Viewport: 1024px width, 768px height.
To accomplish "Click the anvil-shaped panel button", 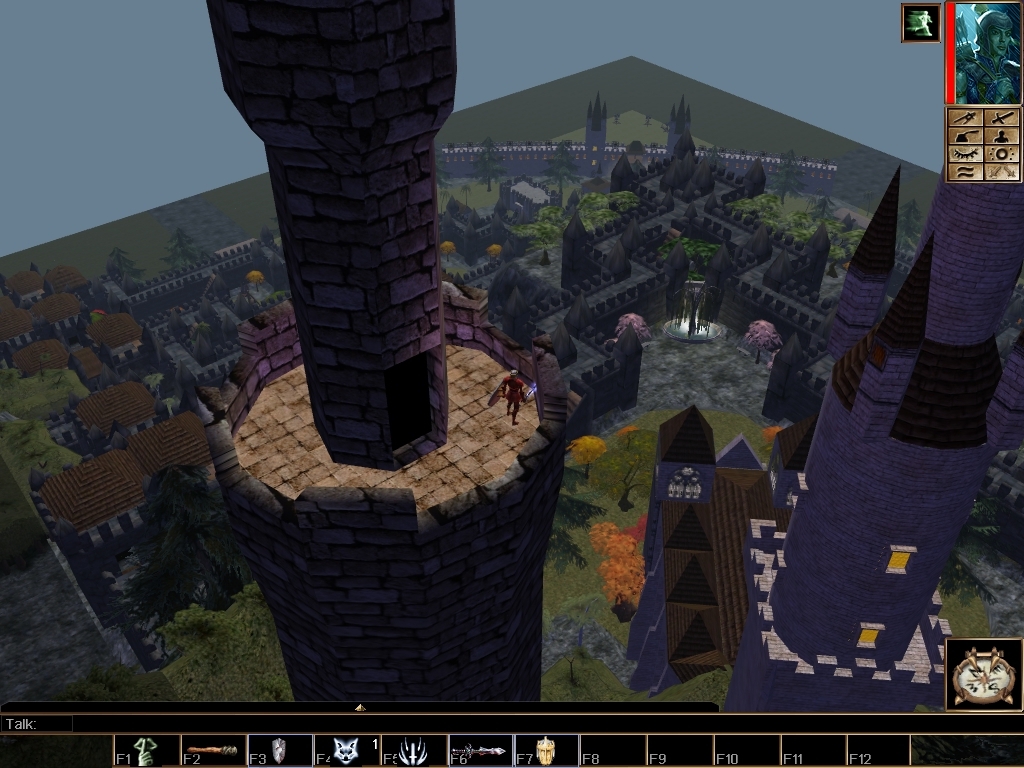I will [x=966, y=136].
